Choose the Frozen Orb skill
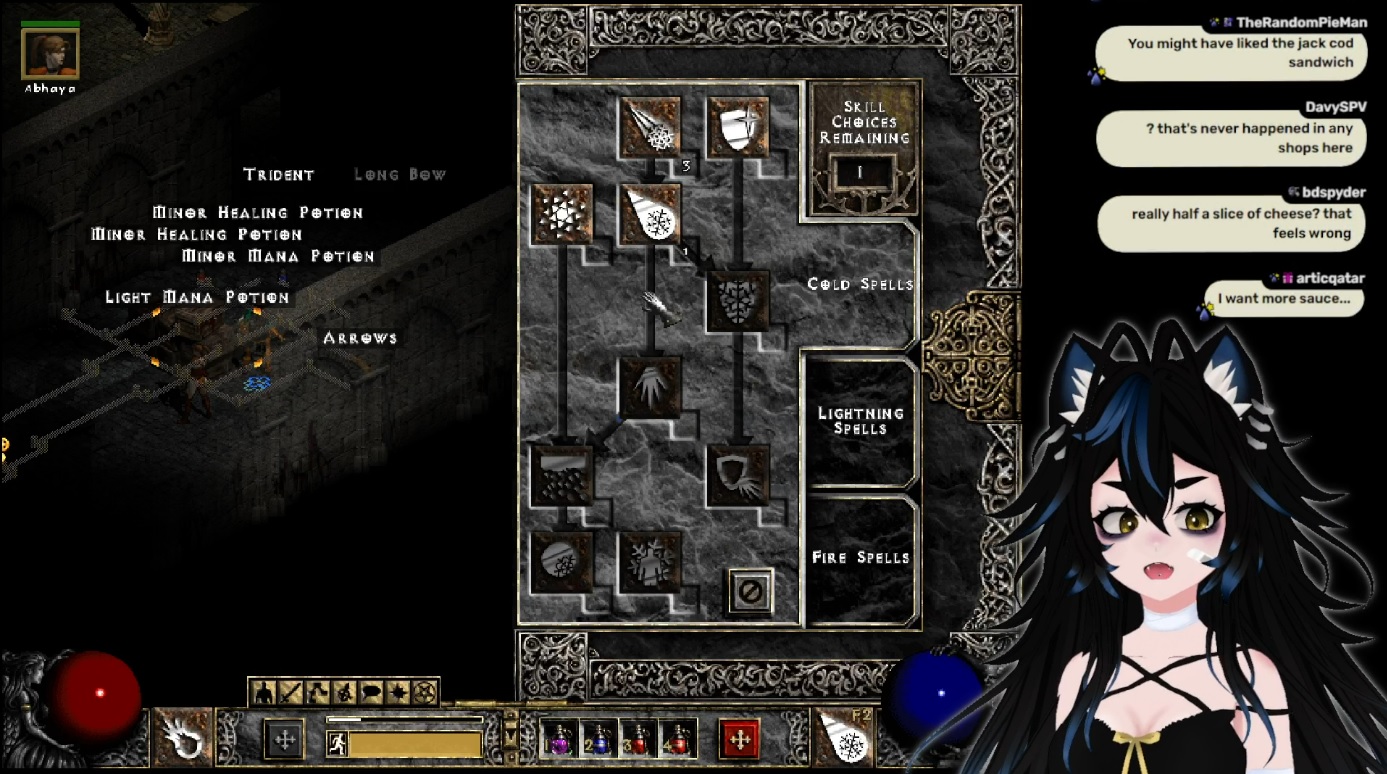Image resolution: width=1387 pixels, height=774 pixels. 563,561
